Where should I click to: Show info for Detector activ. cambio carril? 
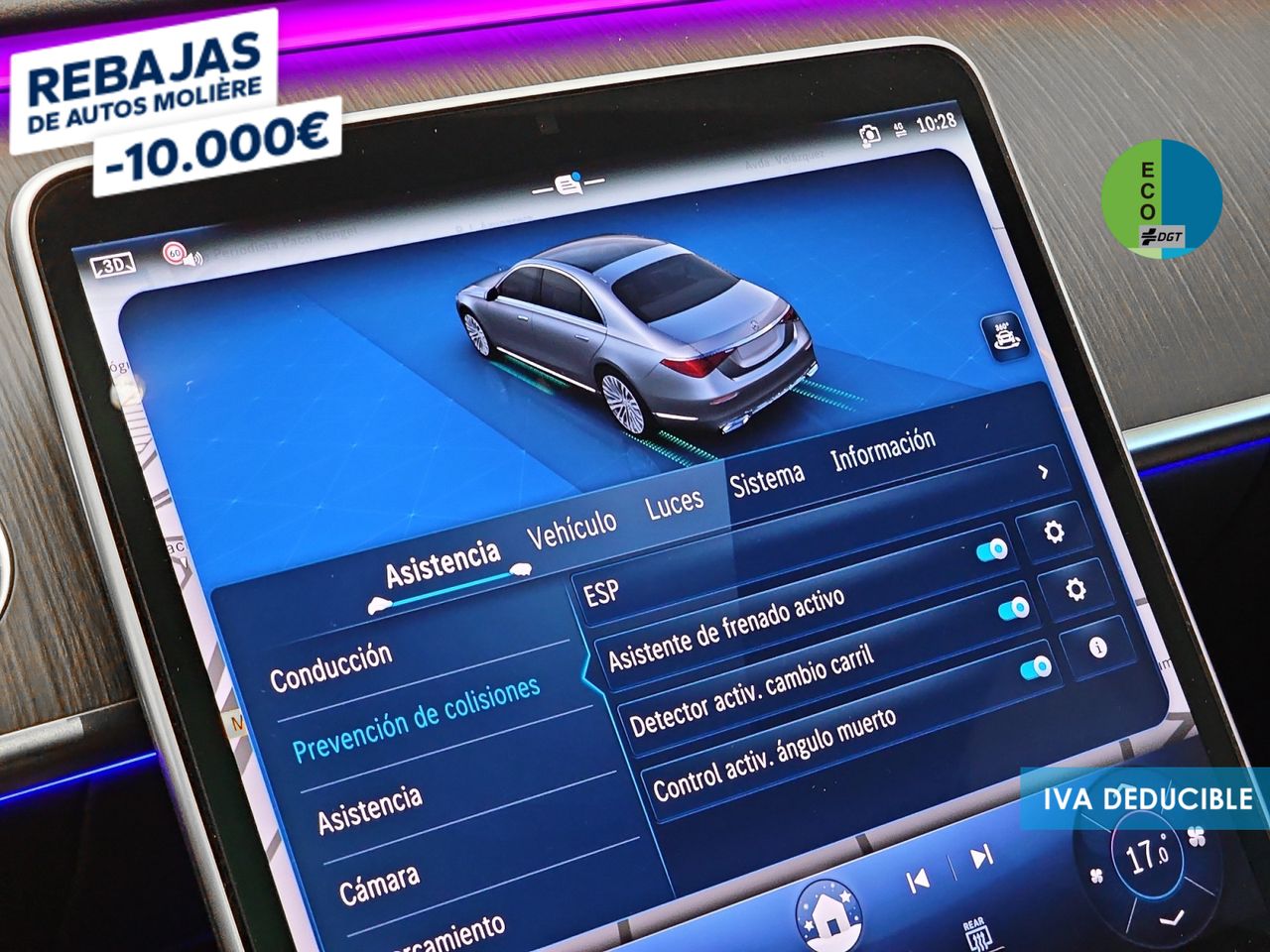coord(1096,648)
